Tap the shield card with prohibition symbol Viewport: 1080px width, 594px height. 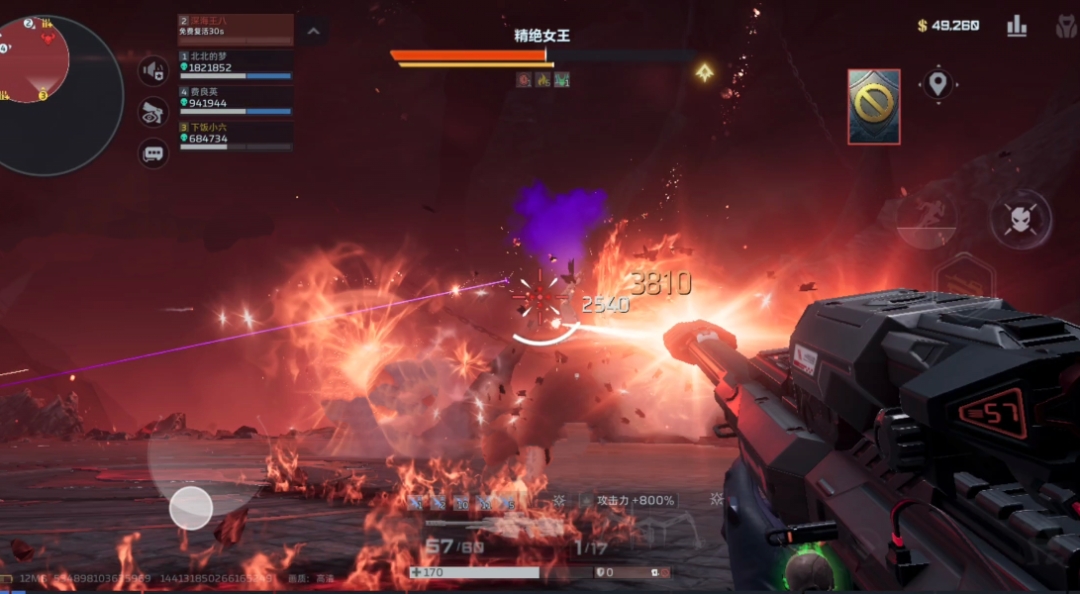pos(873,106)
